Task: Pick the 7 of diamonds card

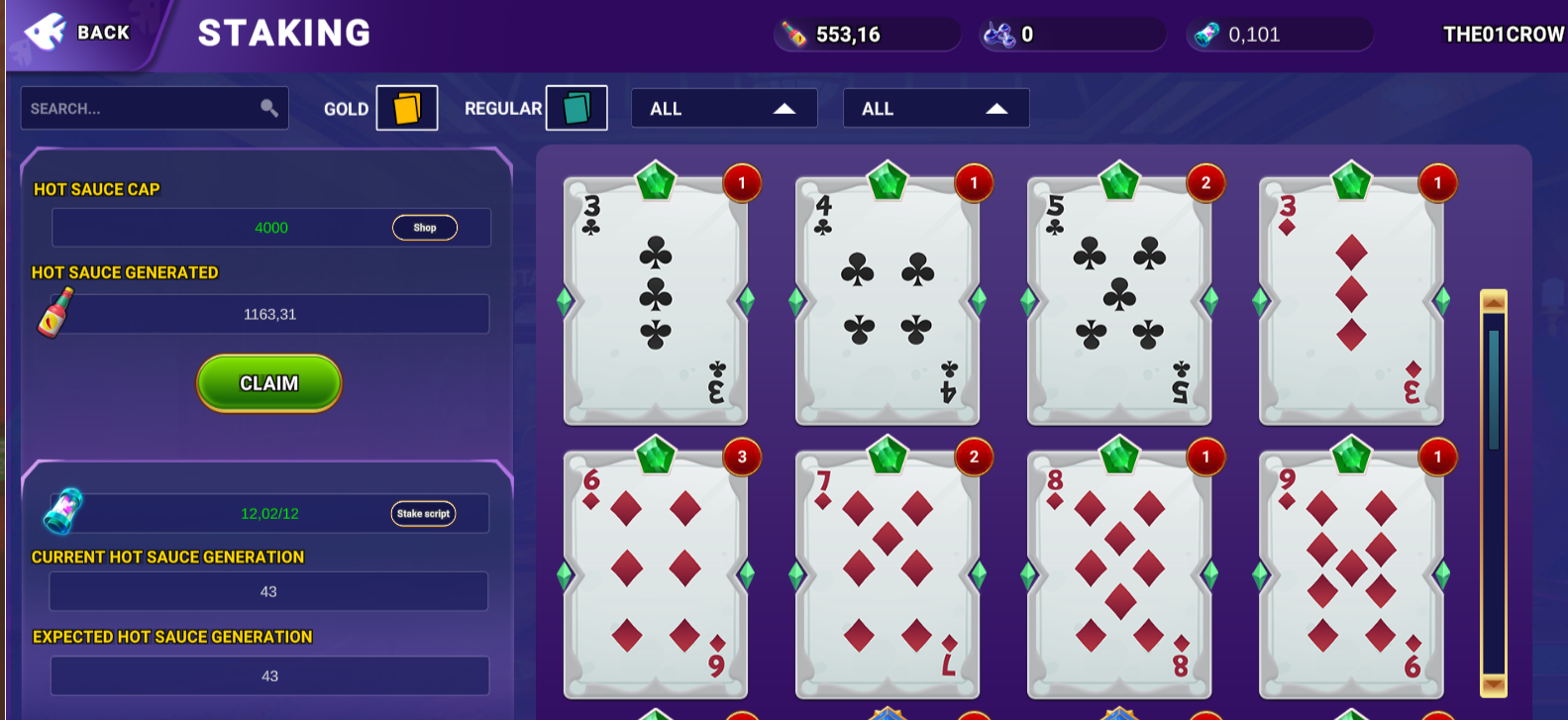Action: click(x=888, y=574)
